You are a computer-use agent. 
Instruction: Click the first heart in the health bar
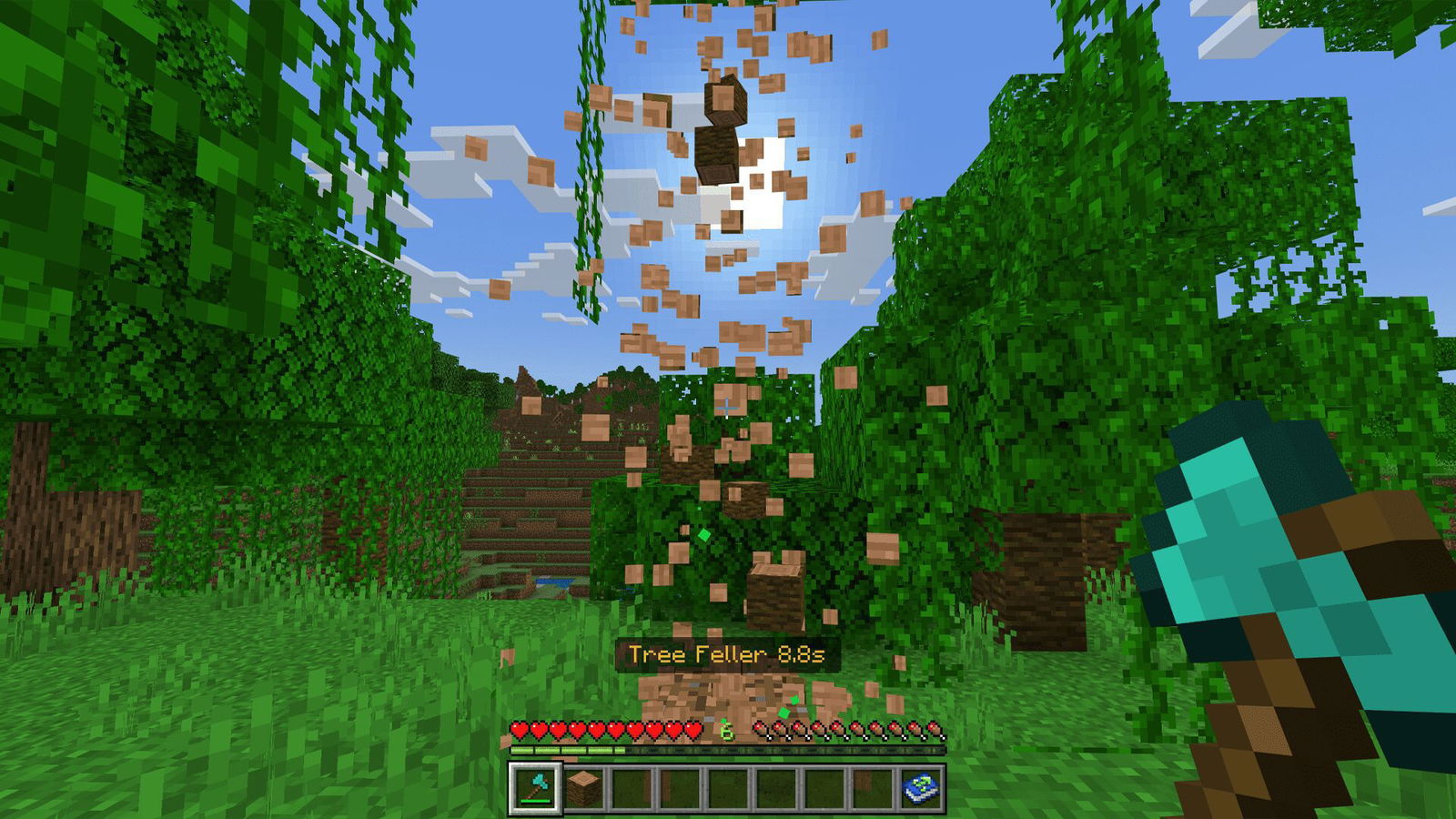coord(521,729)
